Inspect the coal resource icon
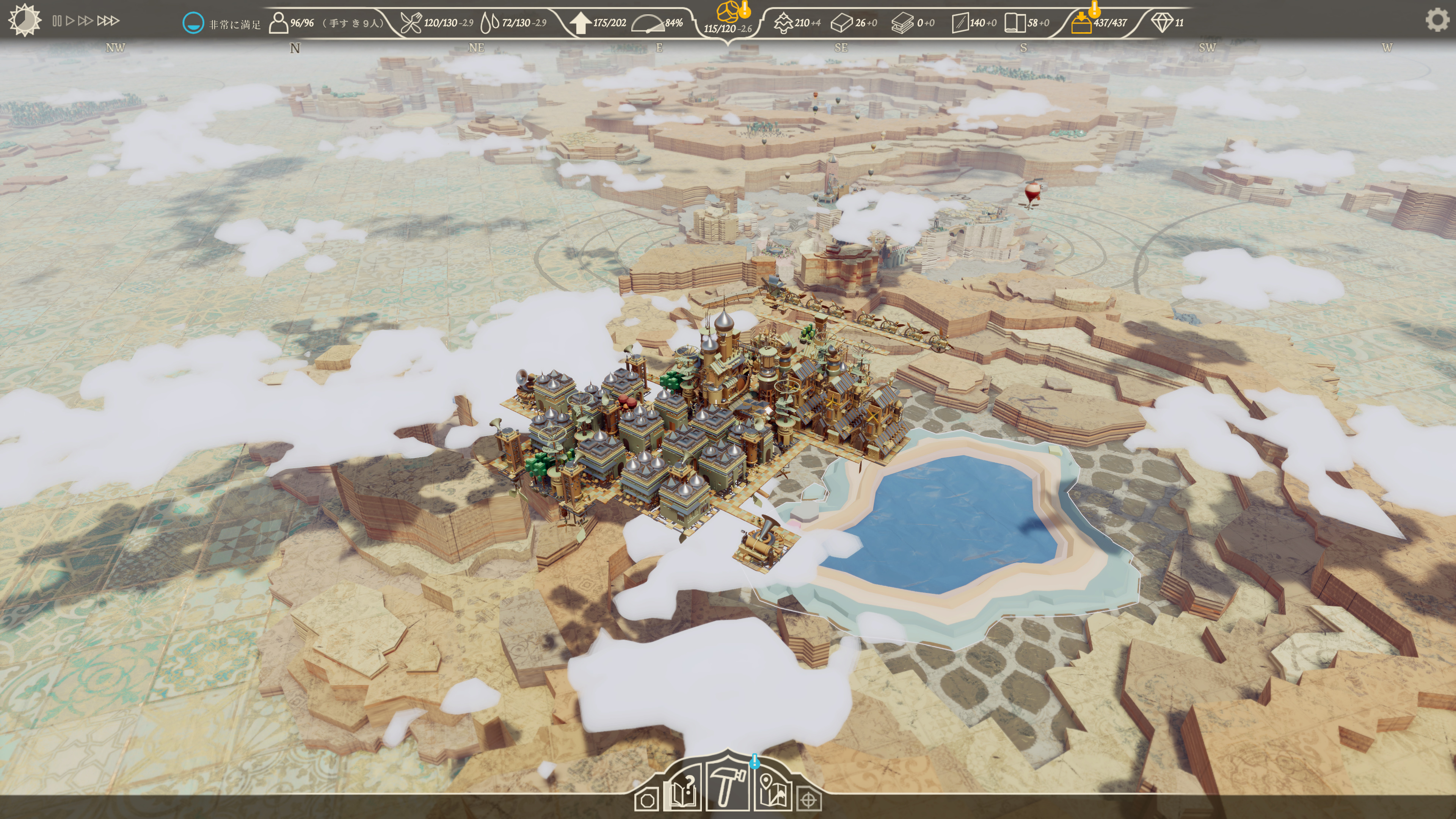The image size is (1456, 819). [728, 11]
